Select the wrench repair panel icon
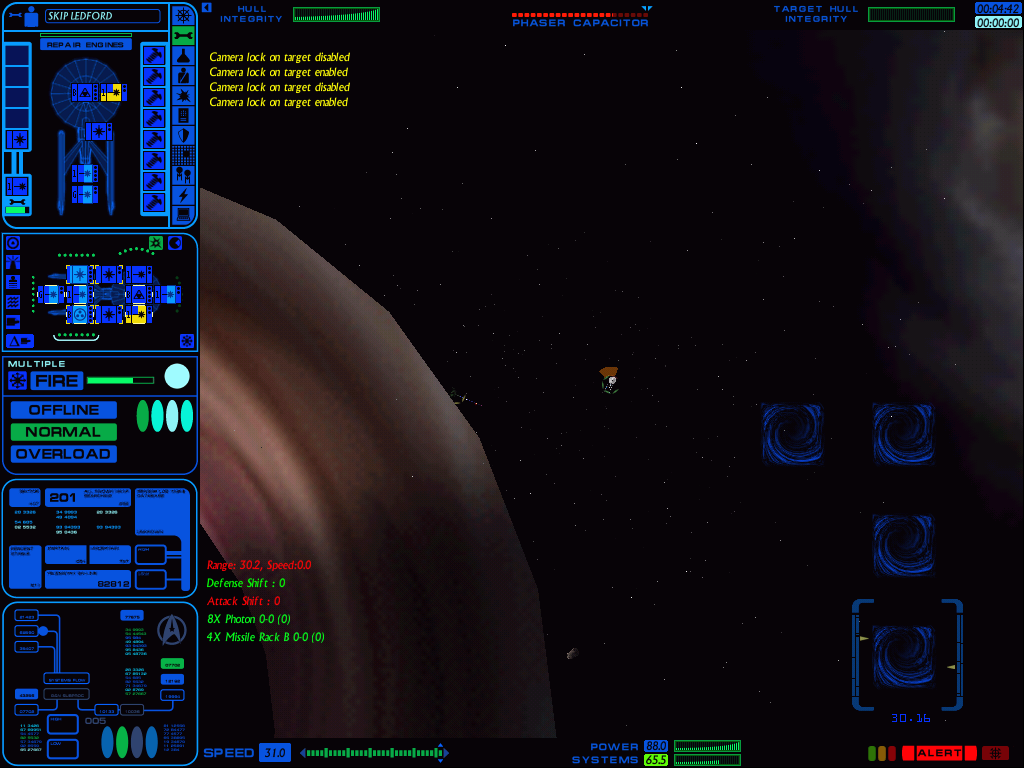The image size is (1024, 768). point(182,36)
